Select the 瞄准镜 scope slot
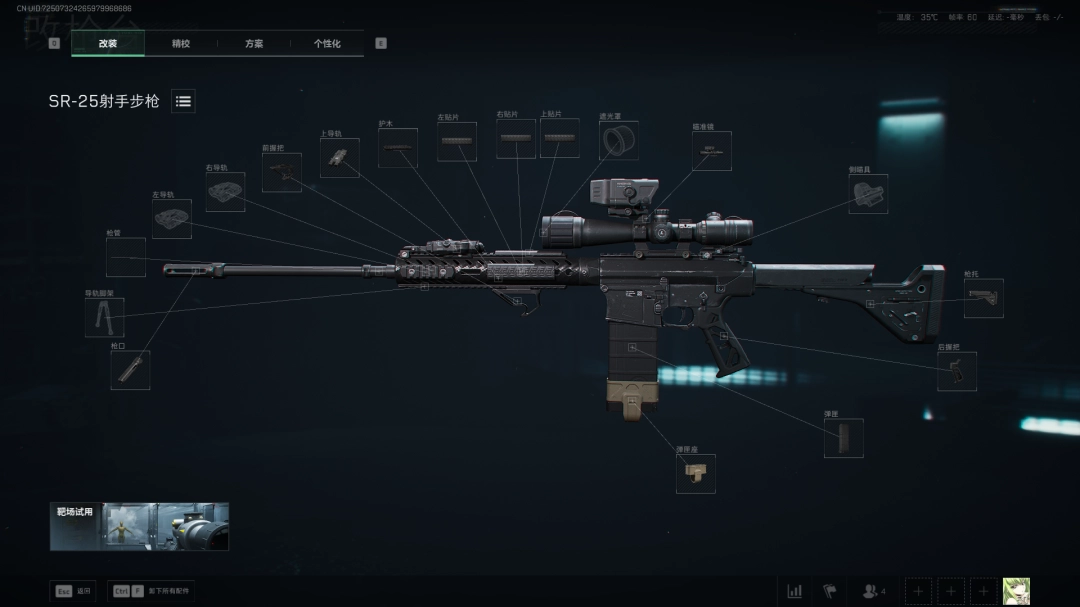Viewport: 1080px width, 607px height. tap(711, 151)
